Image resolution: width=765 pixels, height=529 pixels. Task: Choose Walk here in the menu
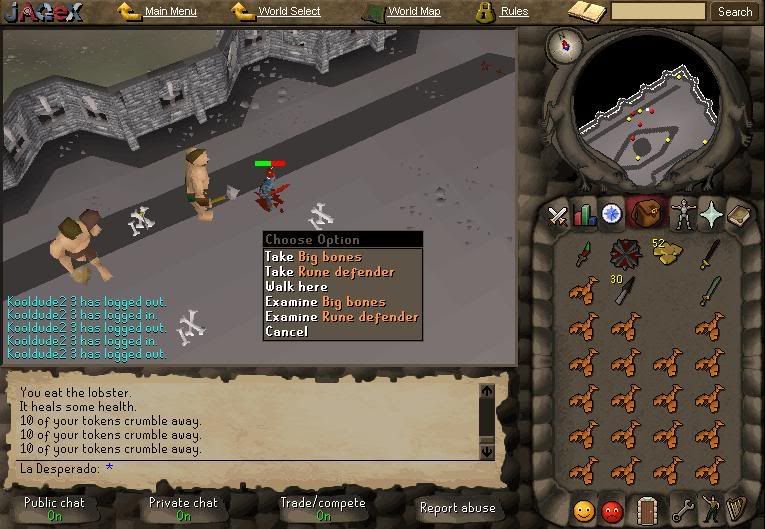click(296, 287)
